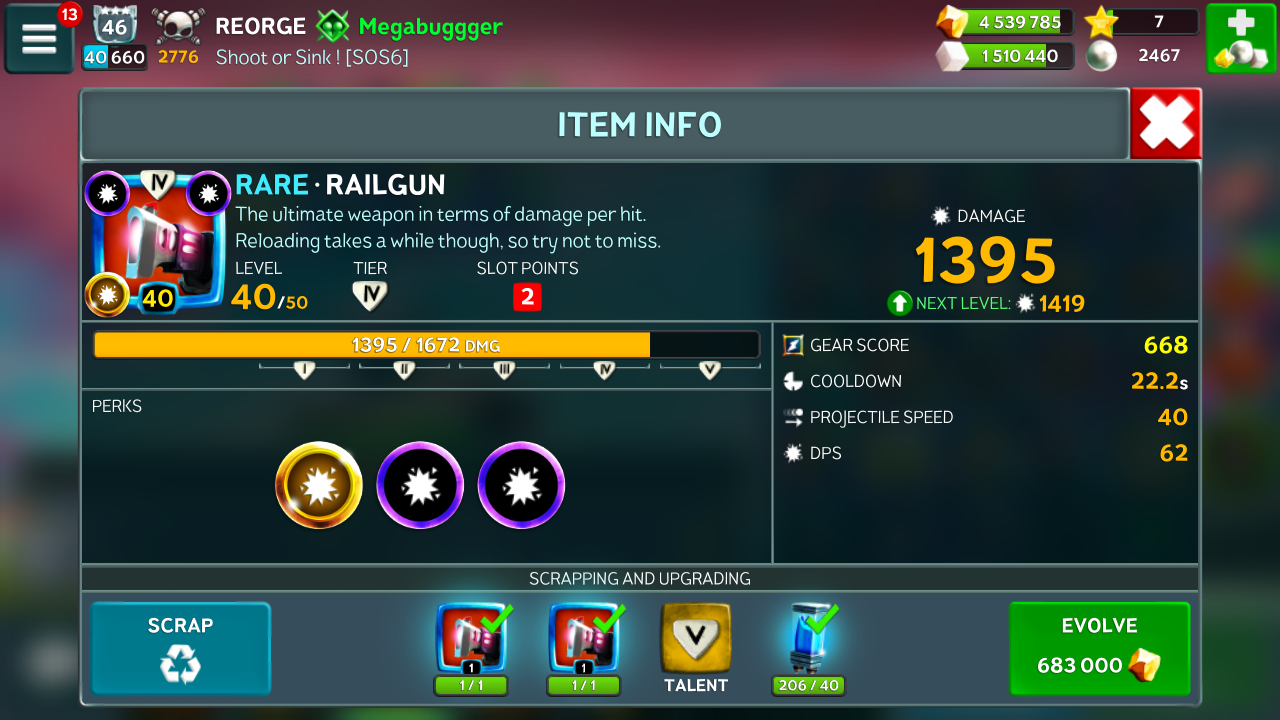Select the blue power cell 206/40 material
The height and width of the screenshot is (720, 1280).
coord(809,640)
